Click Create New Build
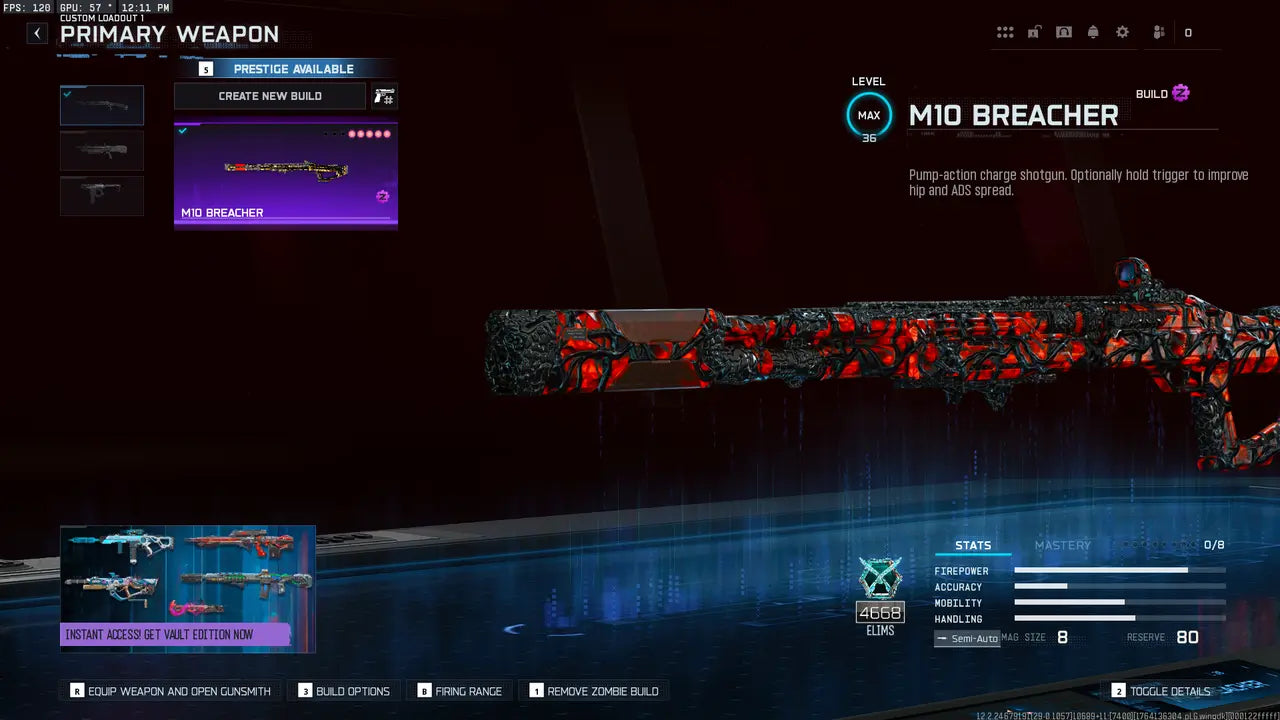This screenshot has width=1280, height=720. tap(270, 95)
